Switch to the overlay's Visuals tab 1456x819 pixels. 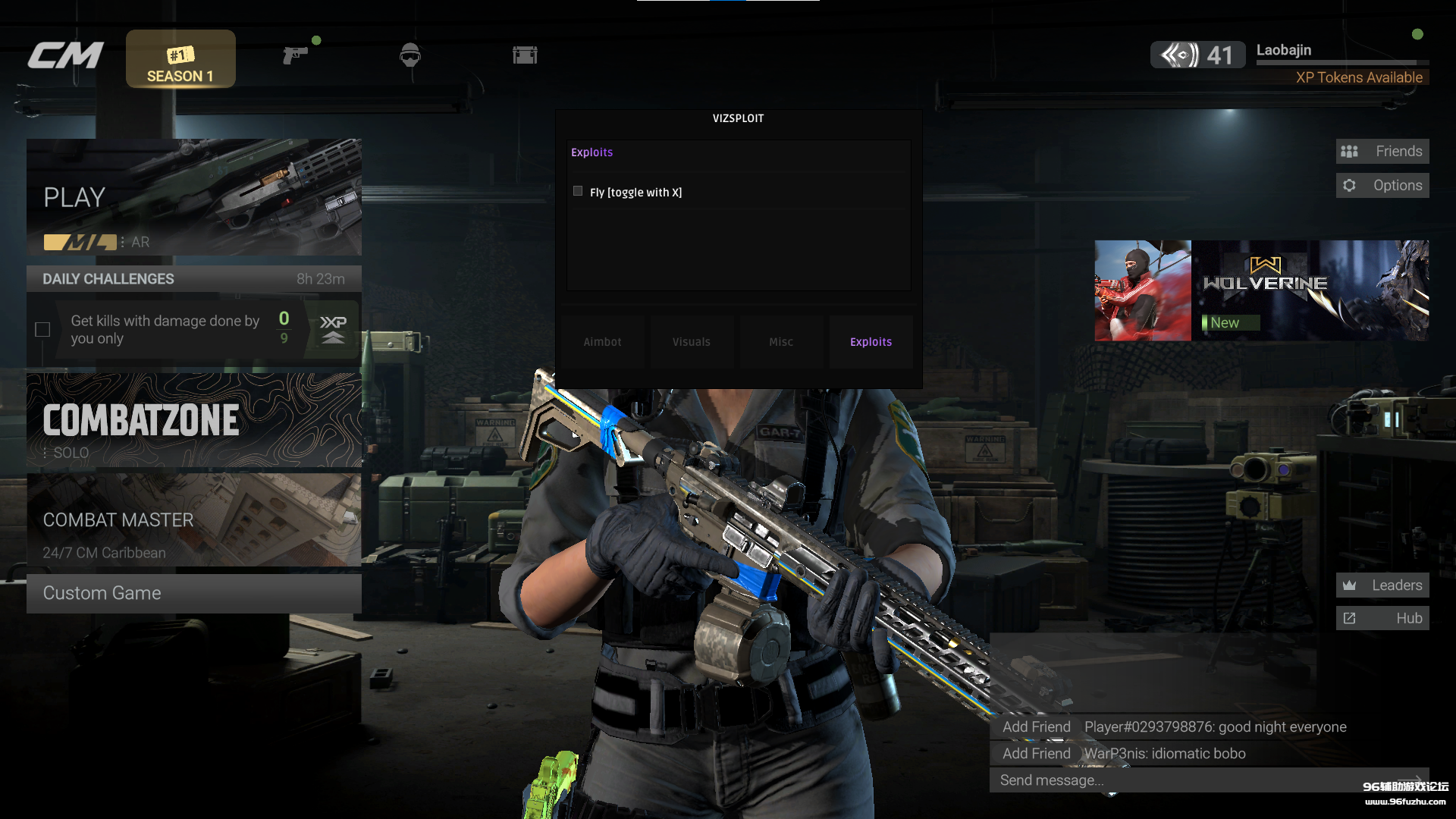pos(692,342)
